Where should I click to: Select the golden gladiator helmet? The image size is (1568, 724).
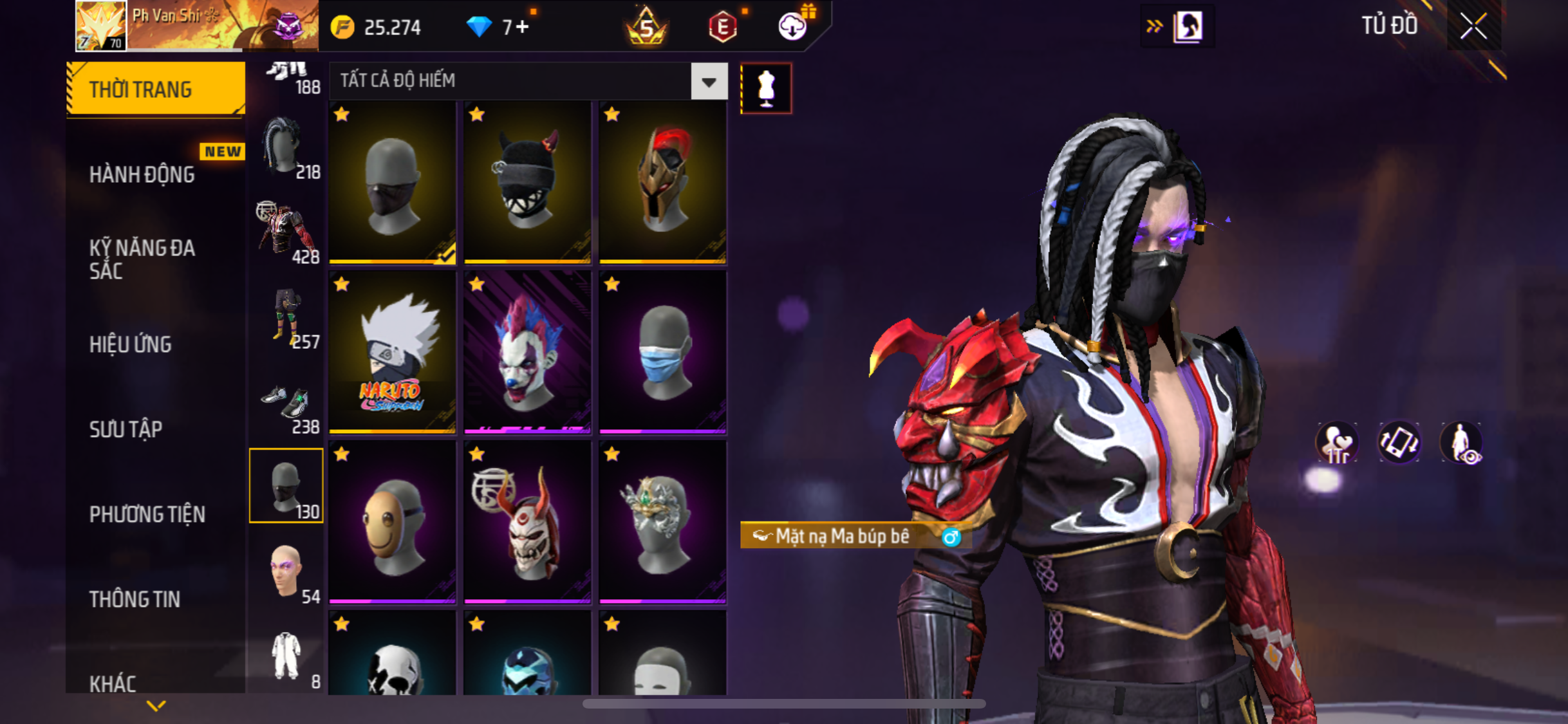pos(662,182)
